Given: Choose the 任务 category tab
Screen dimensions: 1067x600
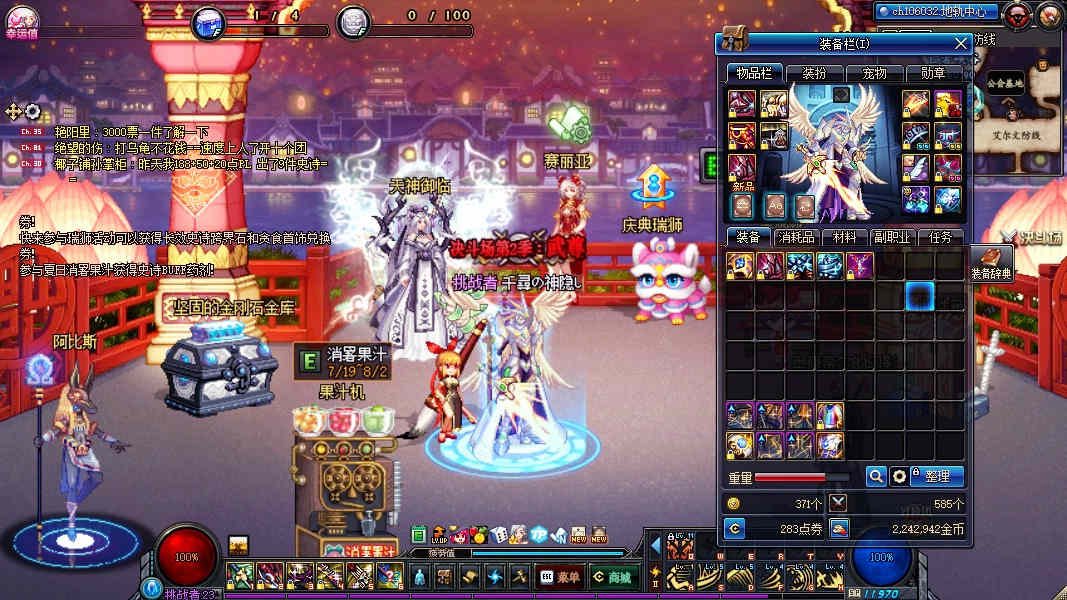Looking at the screenshot, I should [x=940, y=238].
